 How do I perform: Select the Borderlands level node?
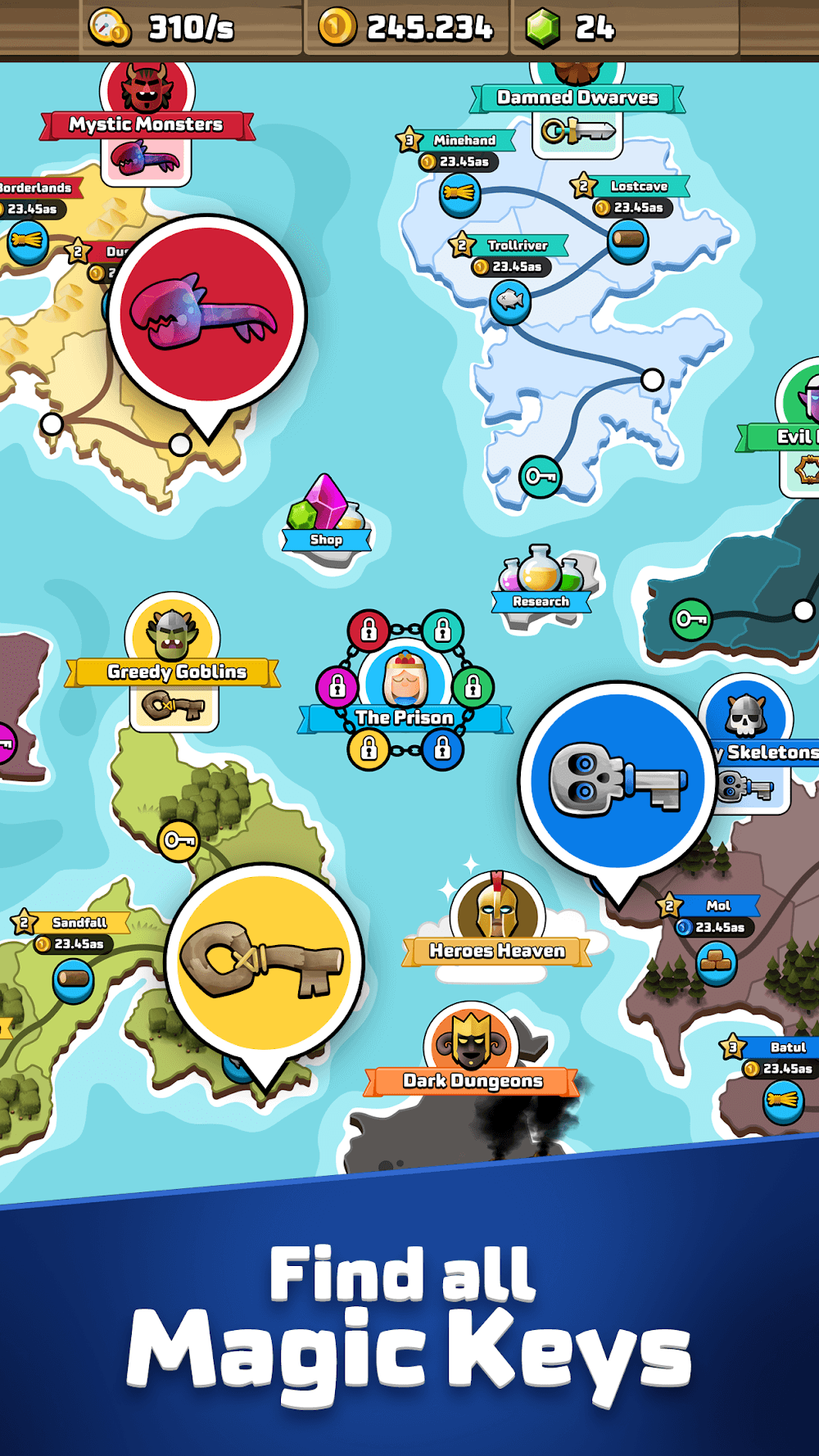point(27,242)
